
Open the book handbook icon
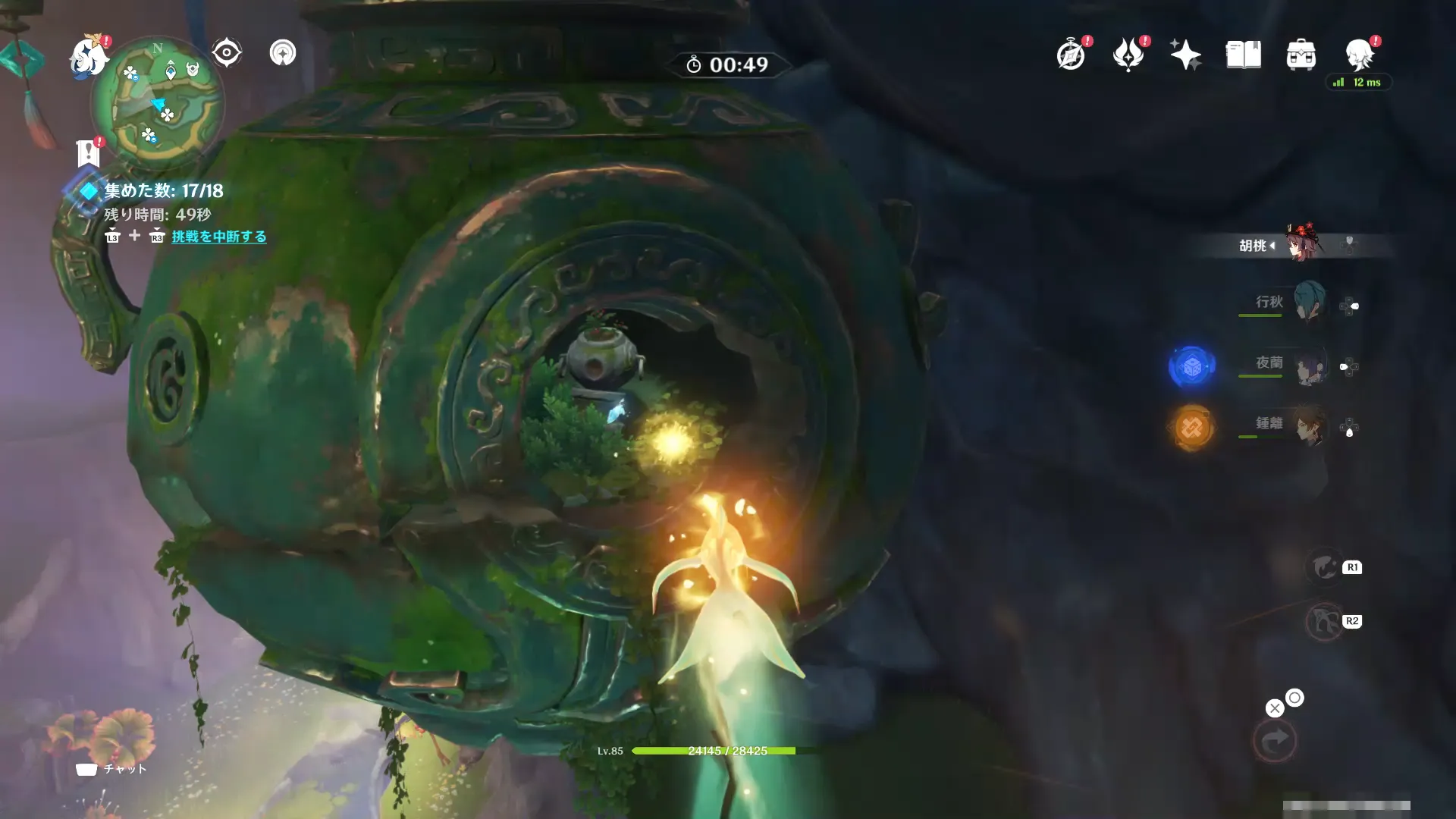[1243, 55]
